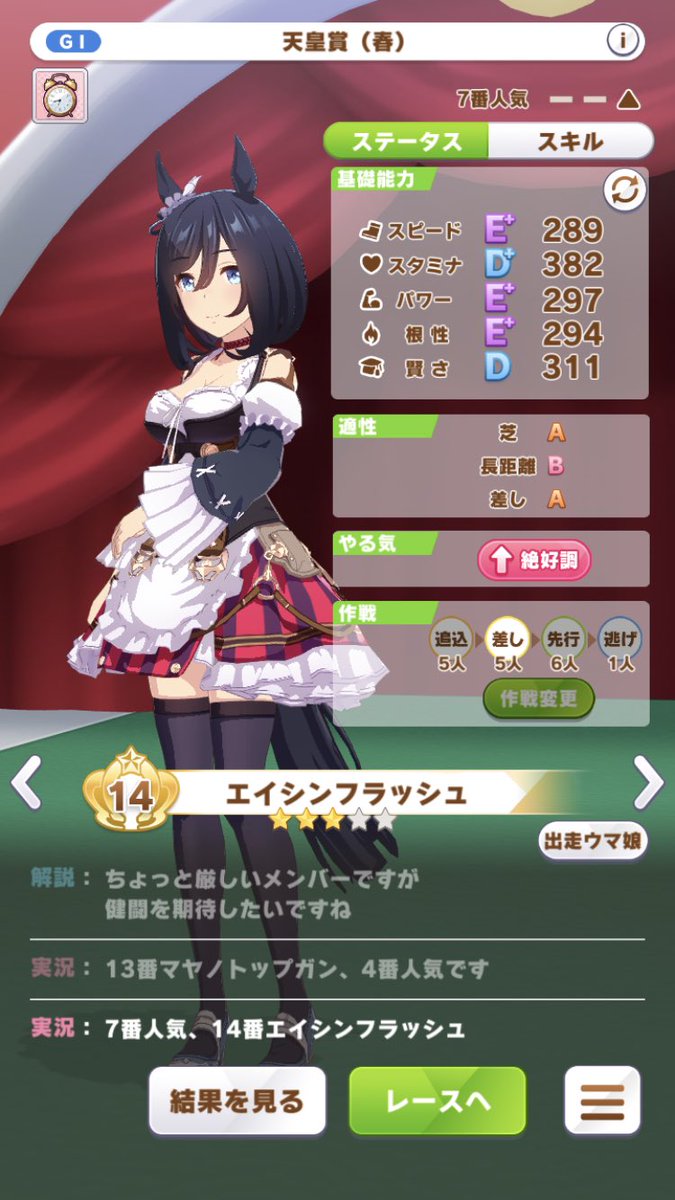
Task: Click the 作戦変更 strategy change button
Action: coord(539,698)
